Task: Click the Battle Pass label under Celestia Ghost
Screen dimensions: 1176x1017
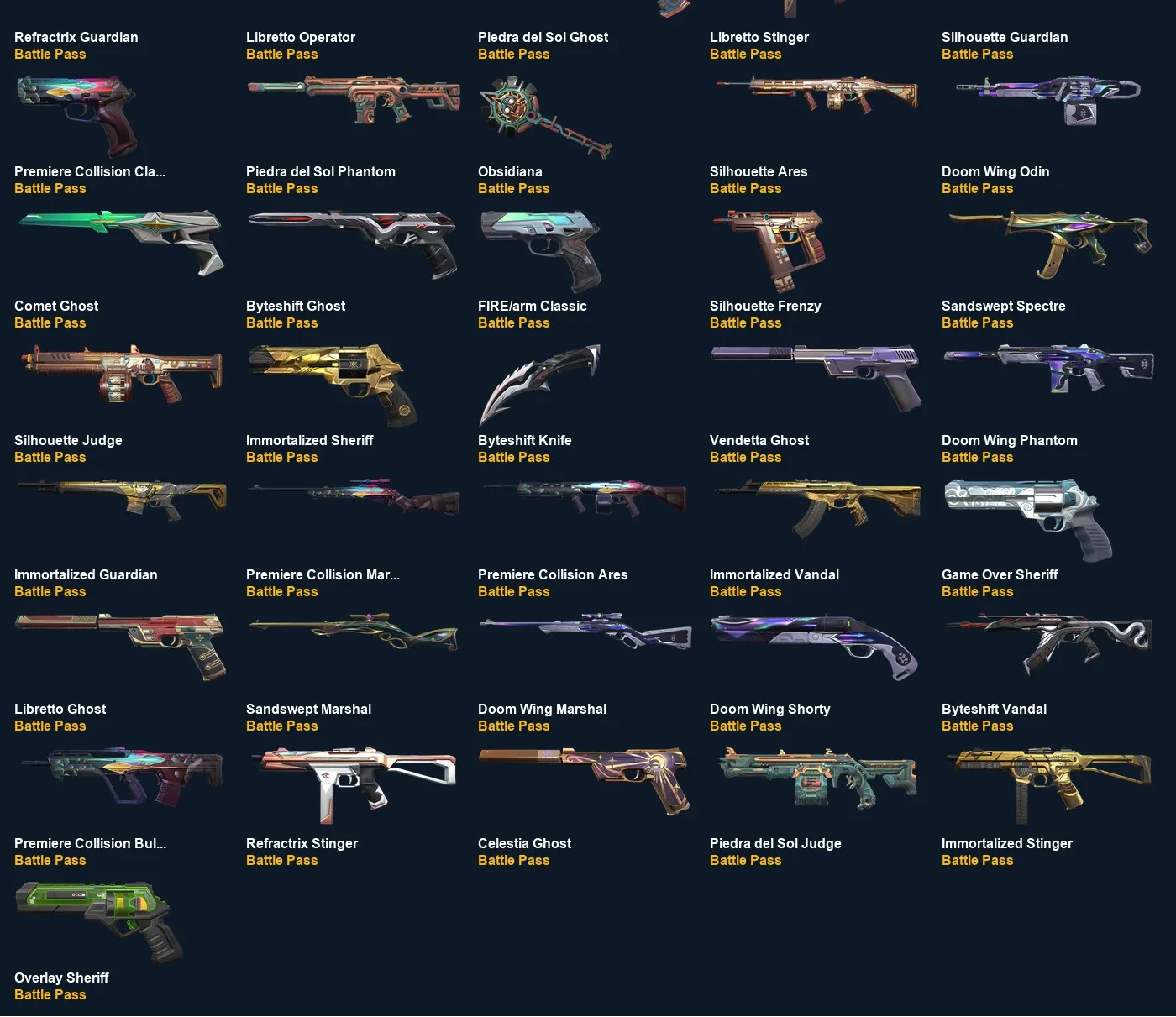Action: pyautogui.click(x=513, y=860)
